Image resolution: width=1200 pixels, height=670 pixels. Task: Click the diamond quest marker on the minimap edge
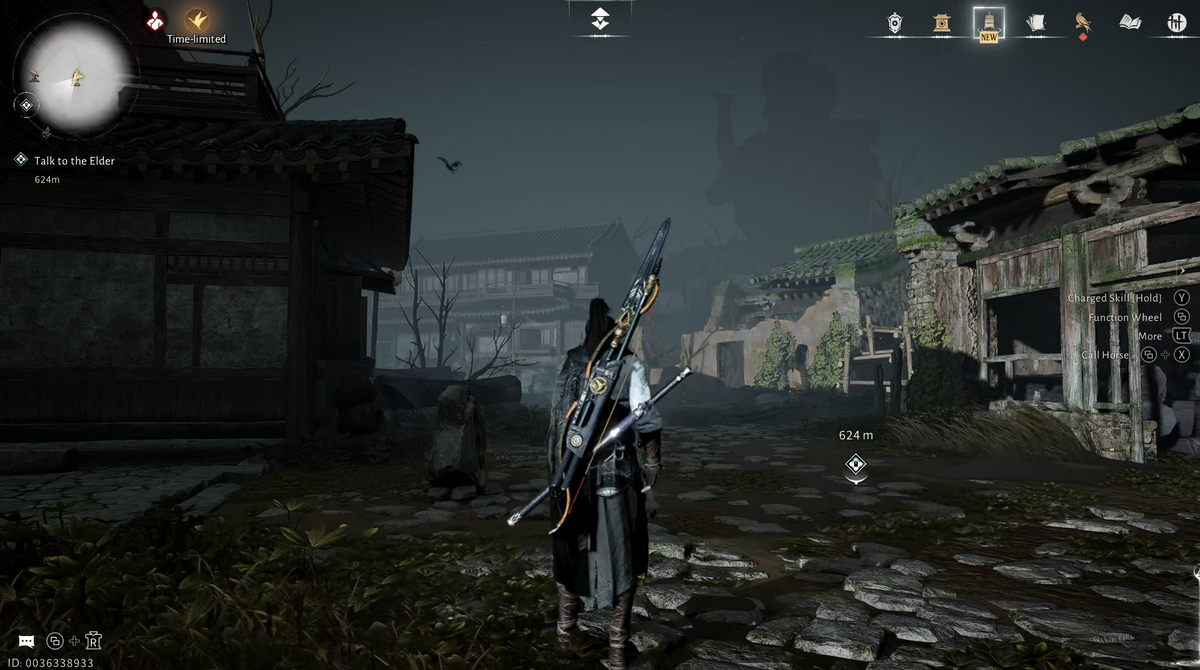[27, 104]
